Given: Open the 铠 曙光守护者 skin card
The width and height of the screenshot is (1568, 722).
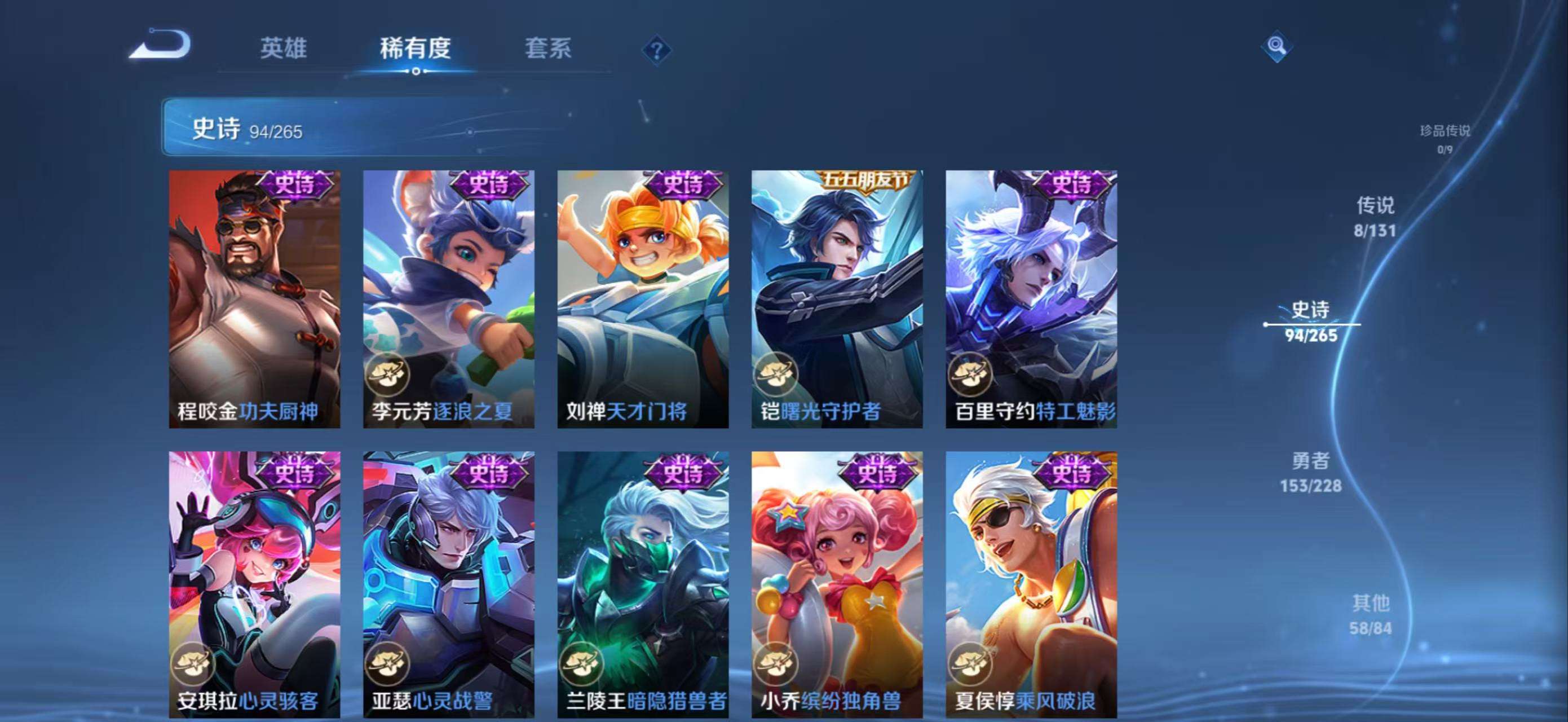Looking at the screenshot, I should pos(837,299).
